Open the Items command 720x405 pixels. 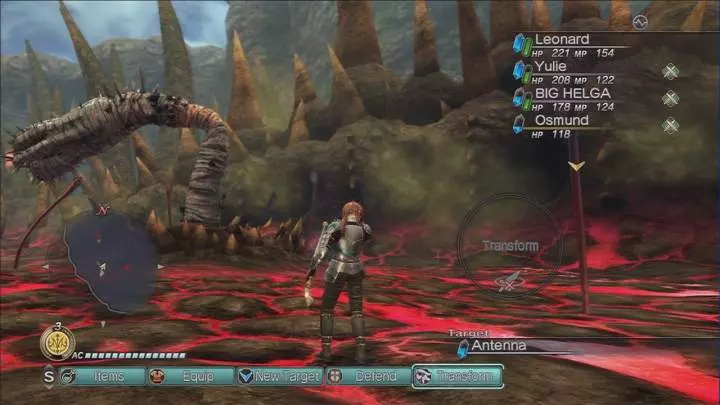[99, 376]
